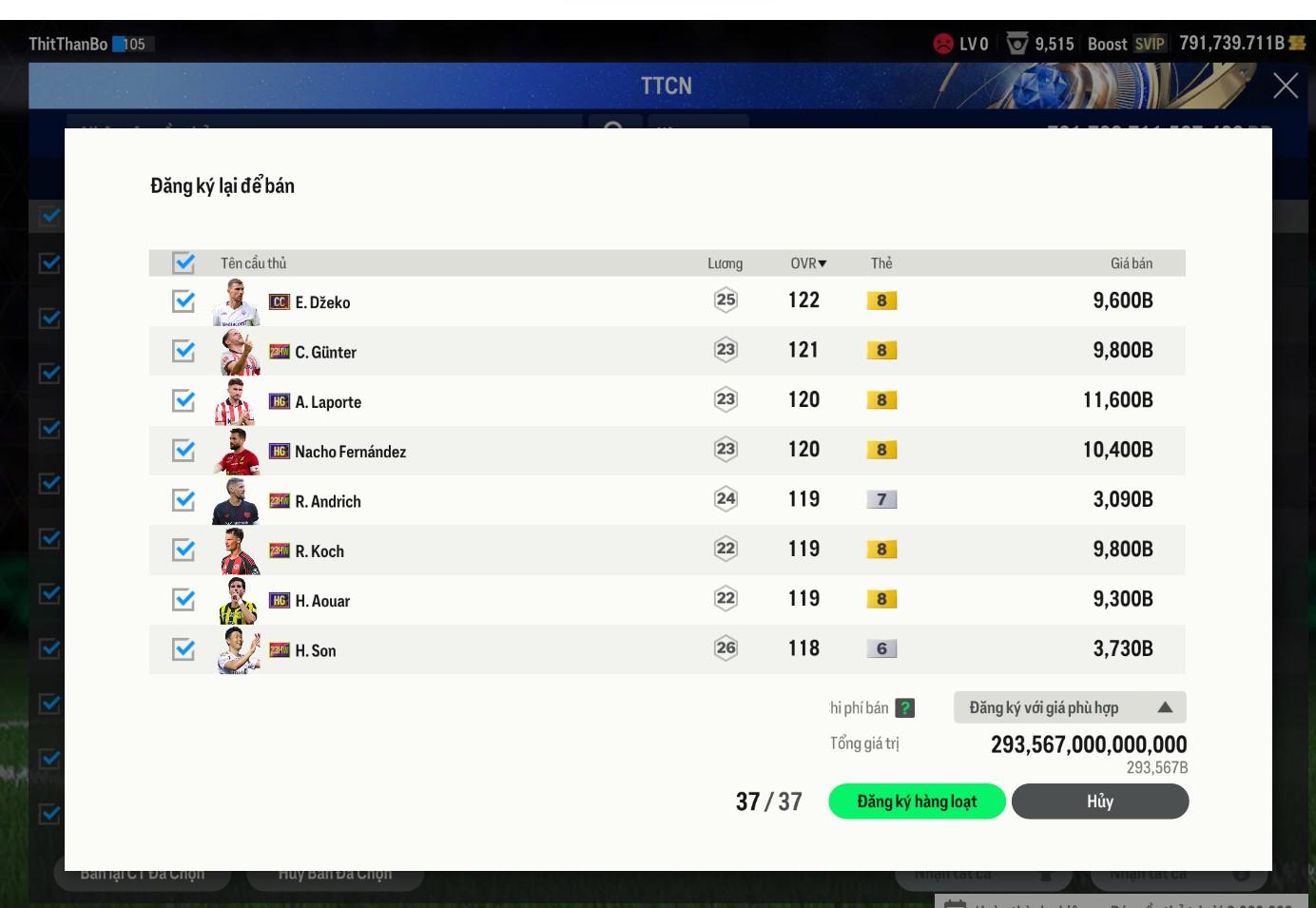Screen dimensions: 1316x908
Task: Toggle the A. Laporte checkbox
Action: tap(184, 401)
